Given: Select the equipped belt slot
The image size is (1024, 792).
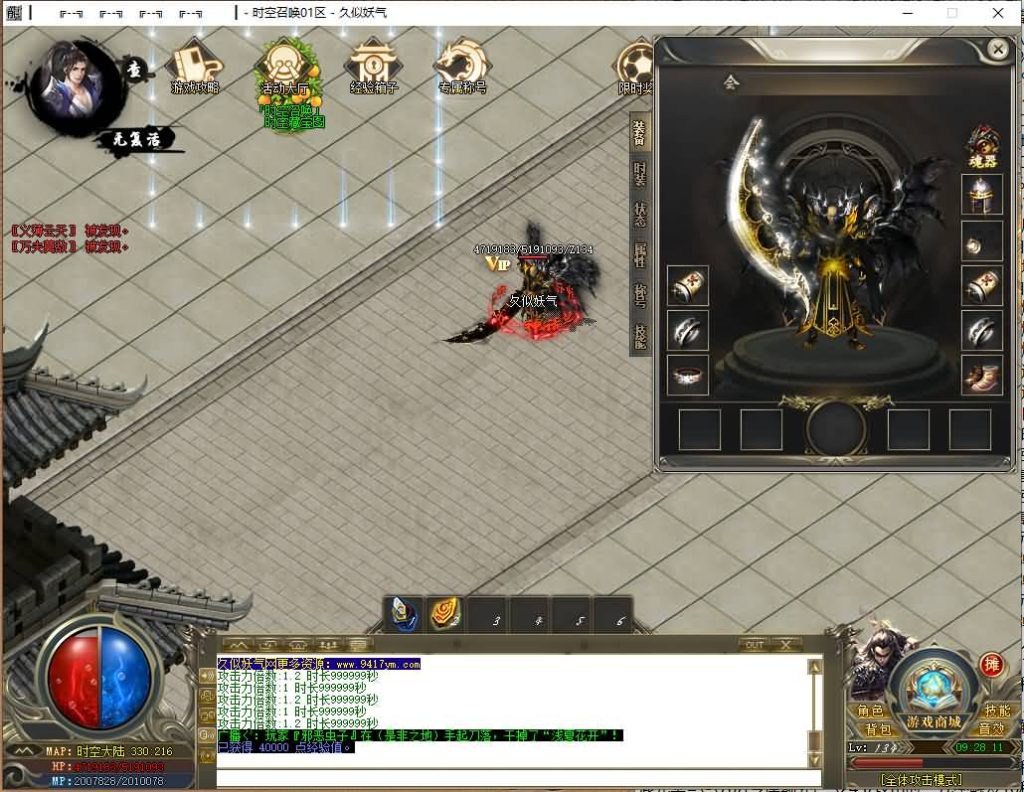Looking at the screenshot, I should pyautogui.click(x=688, y=375).
